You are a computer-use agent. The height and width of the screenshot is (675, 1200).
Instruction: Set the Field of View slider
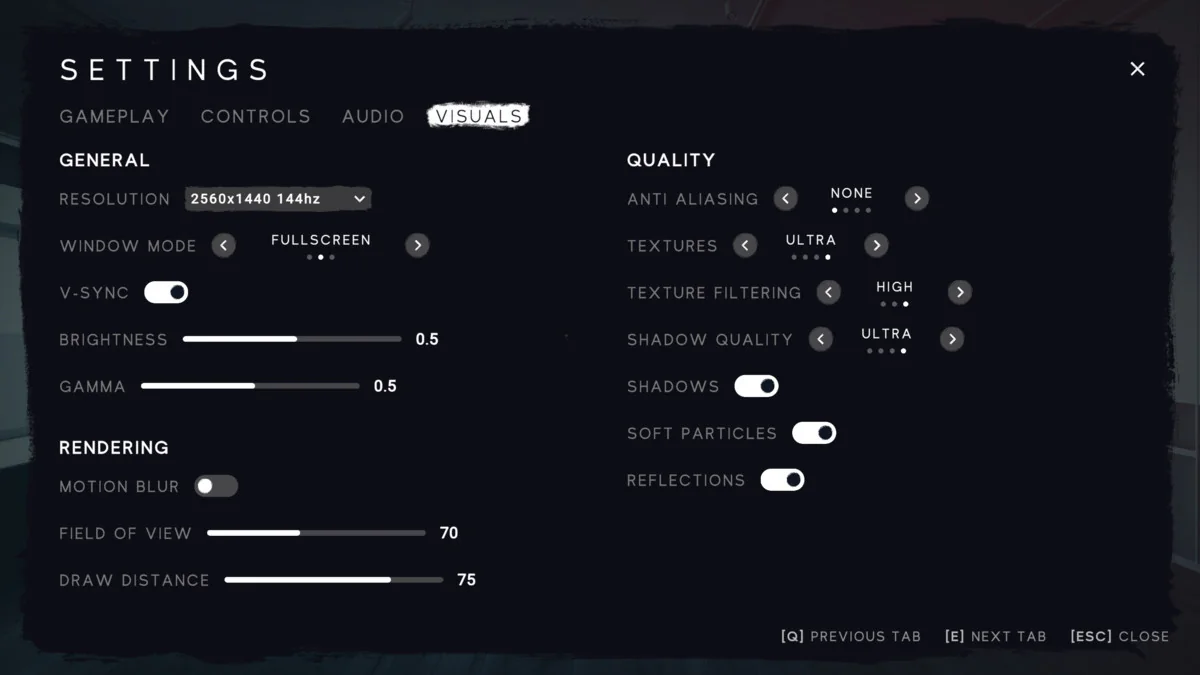(316, 533)
